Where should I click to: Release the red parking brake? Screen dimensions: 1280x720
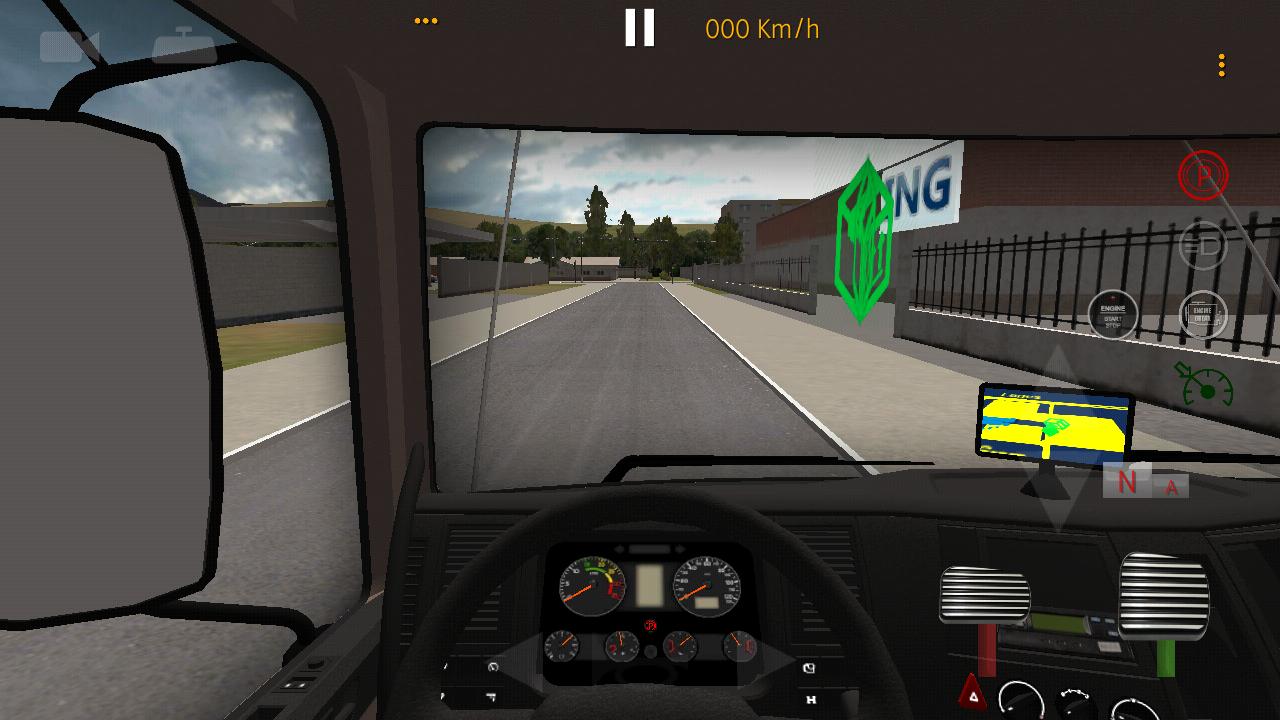[x=1203, y=176]
